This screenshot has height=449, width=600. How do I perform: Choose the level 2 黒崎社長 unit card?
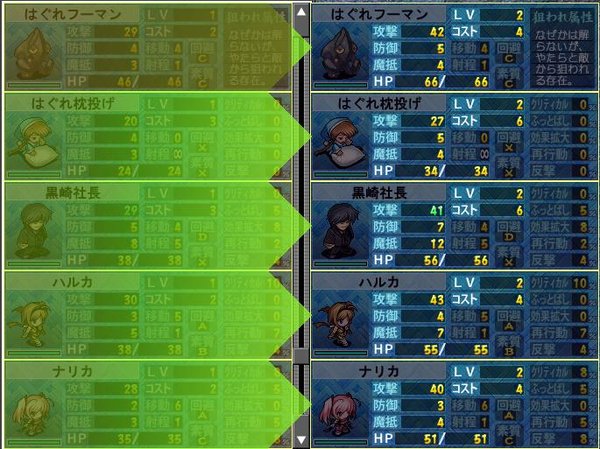point(455,226)
